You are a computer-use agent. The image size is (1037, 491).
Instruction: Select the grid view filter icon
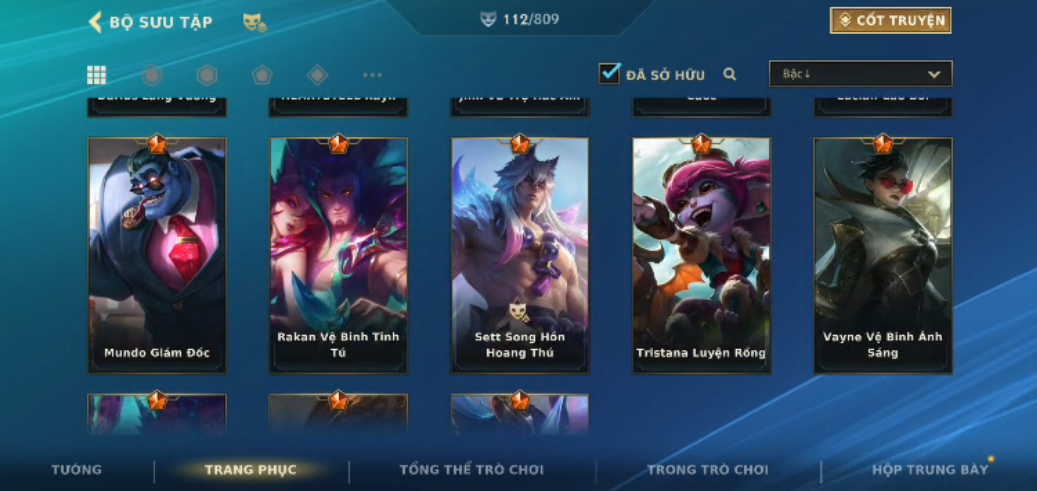[97, 75]
